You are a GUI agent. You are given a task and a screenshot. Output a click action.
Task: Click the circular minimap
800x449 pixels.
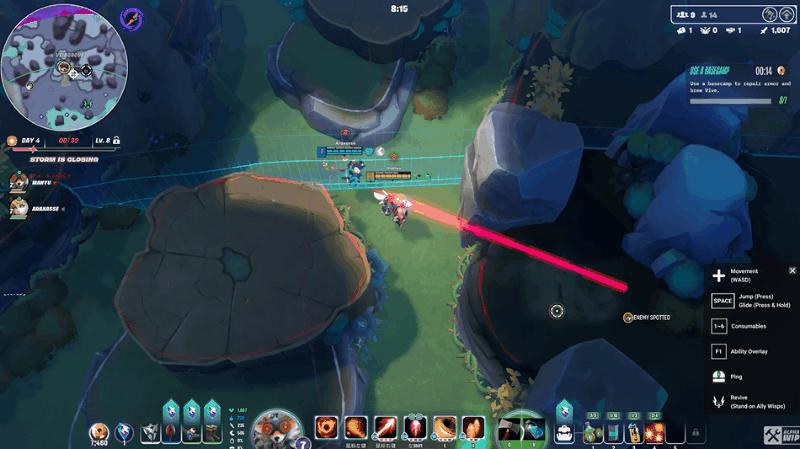62,65
